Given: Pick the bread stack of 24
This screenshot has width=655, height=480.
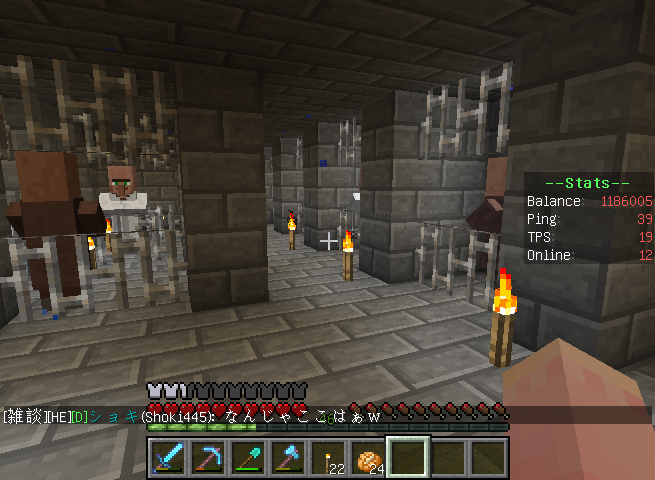Looking at the screenshot, I should pyautogui.click(x=367, y=458).
